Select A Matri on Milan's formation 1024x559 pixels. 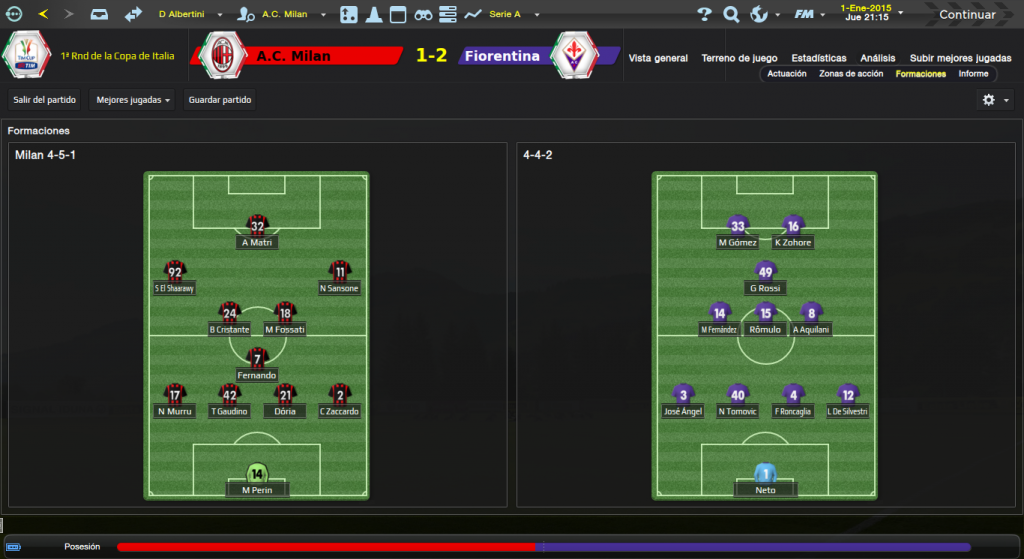[x=258, y=231]
